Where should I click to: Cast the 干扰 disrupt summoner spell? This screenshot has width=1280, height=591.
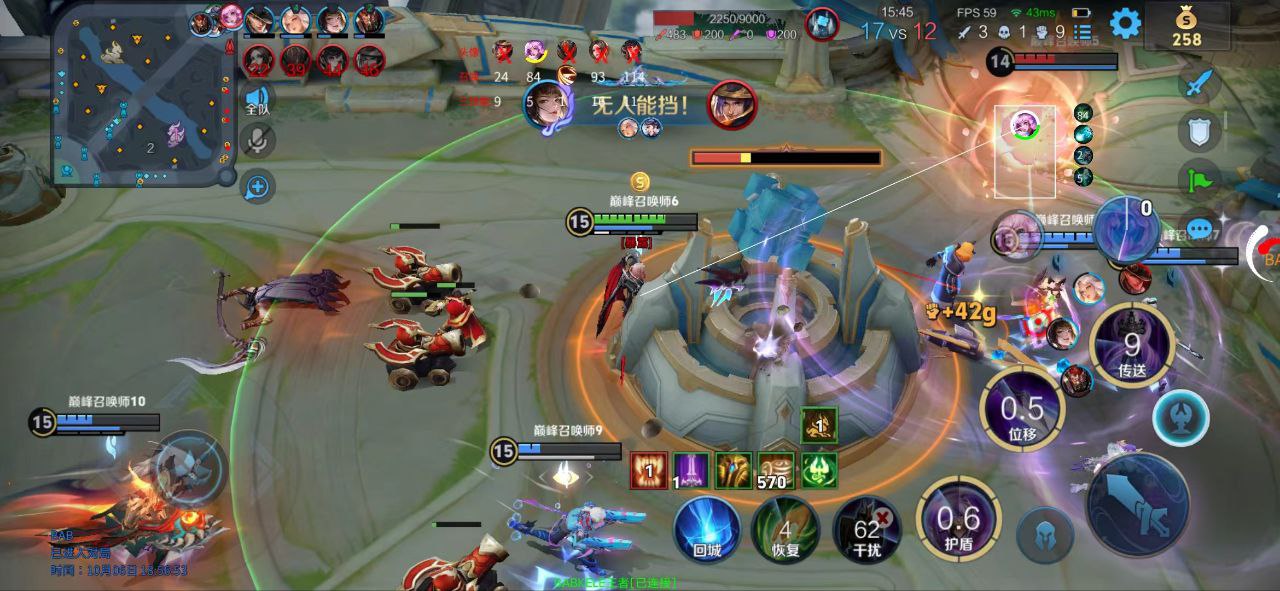(x=866, y=528)
